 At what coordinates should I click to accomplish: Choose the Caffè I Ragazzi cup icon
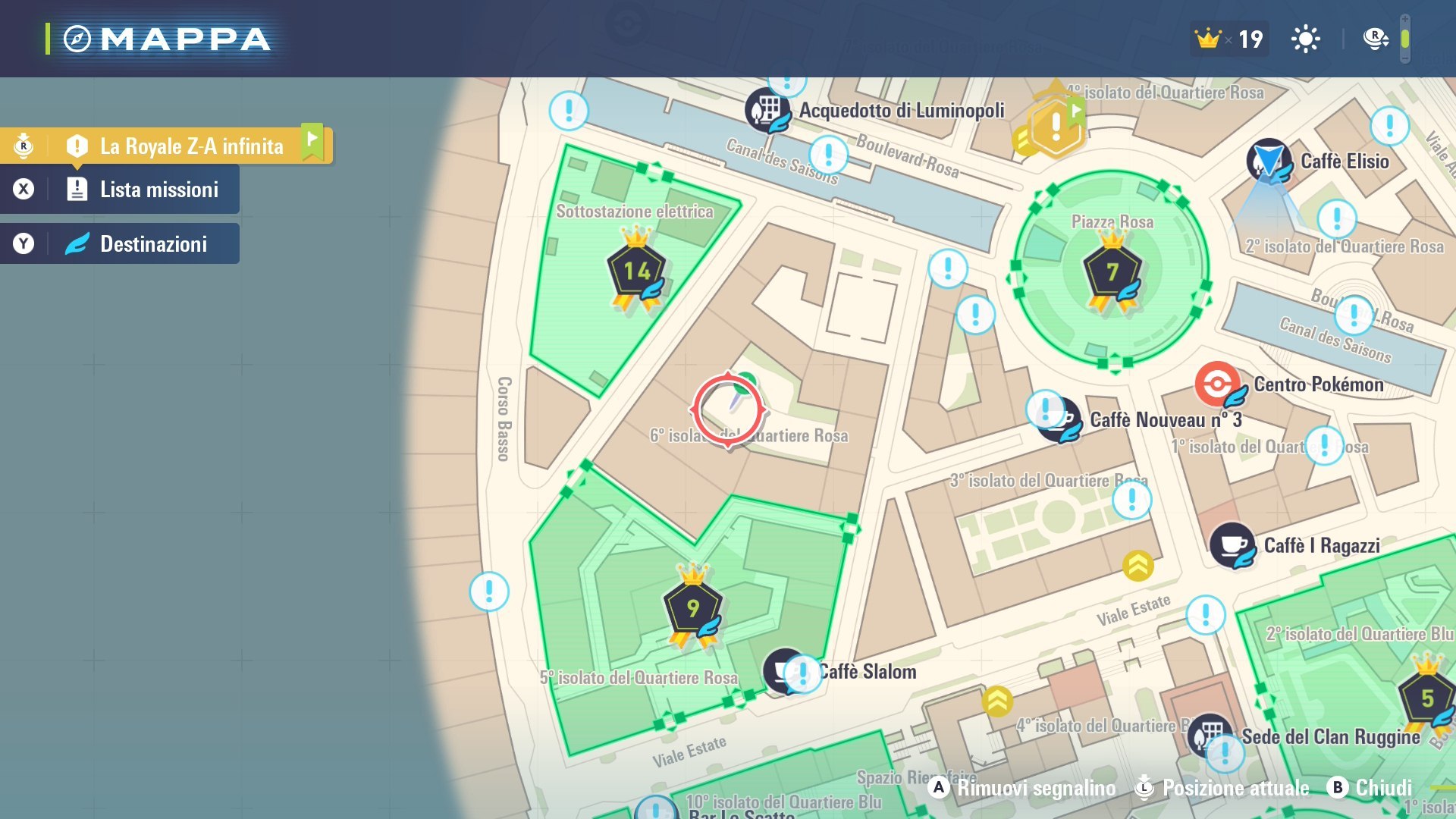(1232, 545)
